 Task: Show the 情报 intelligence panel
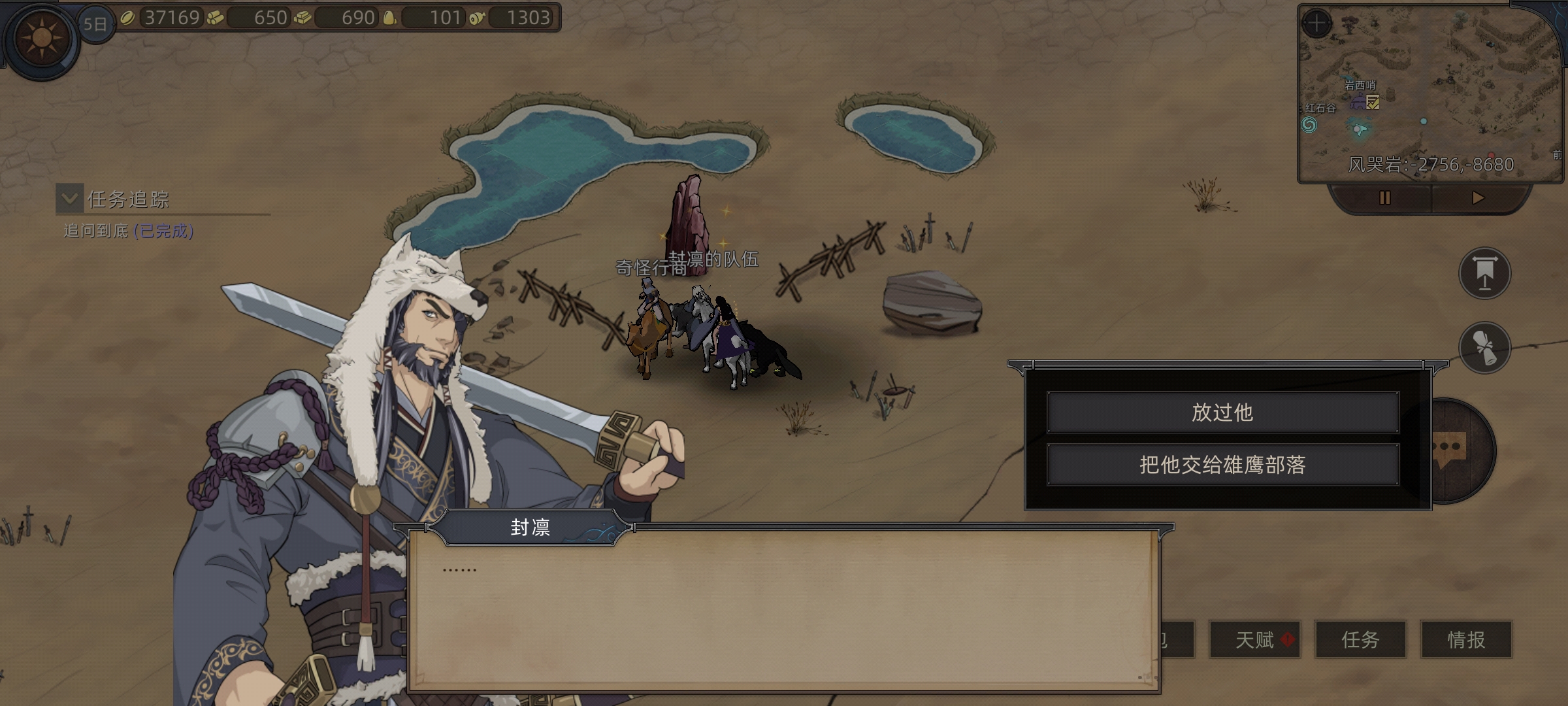tap(1466, 639)
